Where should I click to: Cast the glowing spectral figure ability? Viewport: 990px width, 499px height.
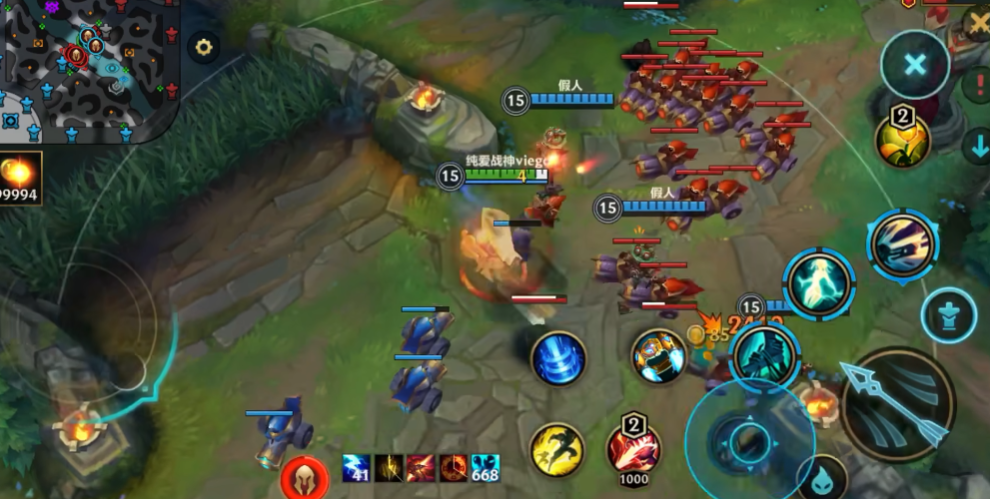point(819,284)
